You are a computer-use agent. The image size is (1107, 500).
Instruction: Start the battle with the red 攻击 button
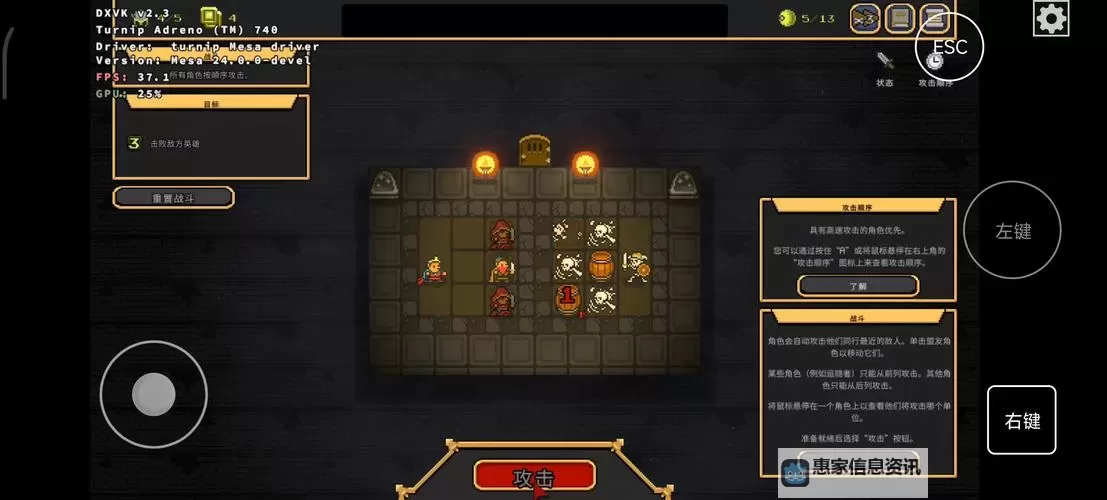coord(534,475)
